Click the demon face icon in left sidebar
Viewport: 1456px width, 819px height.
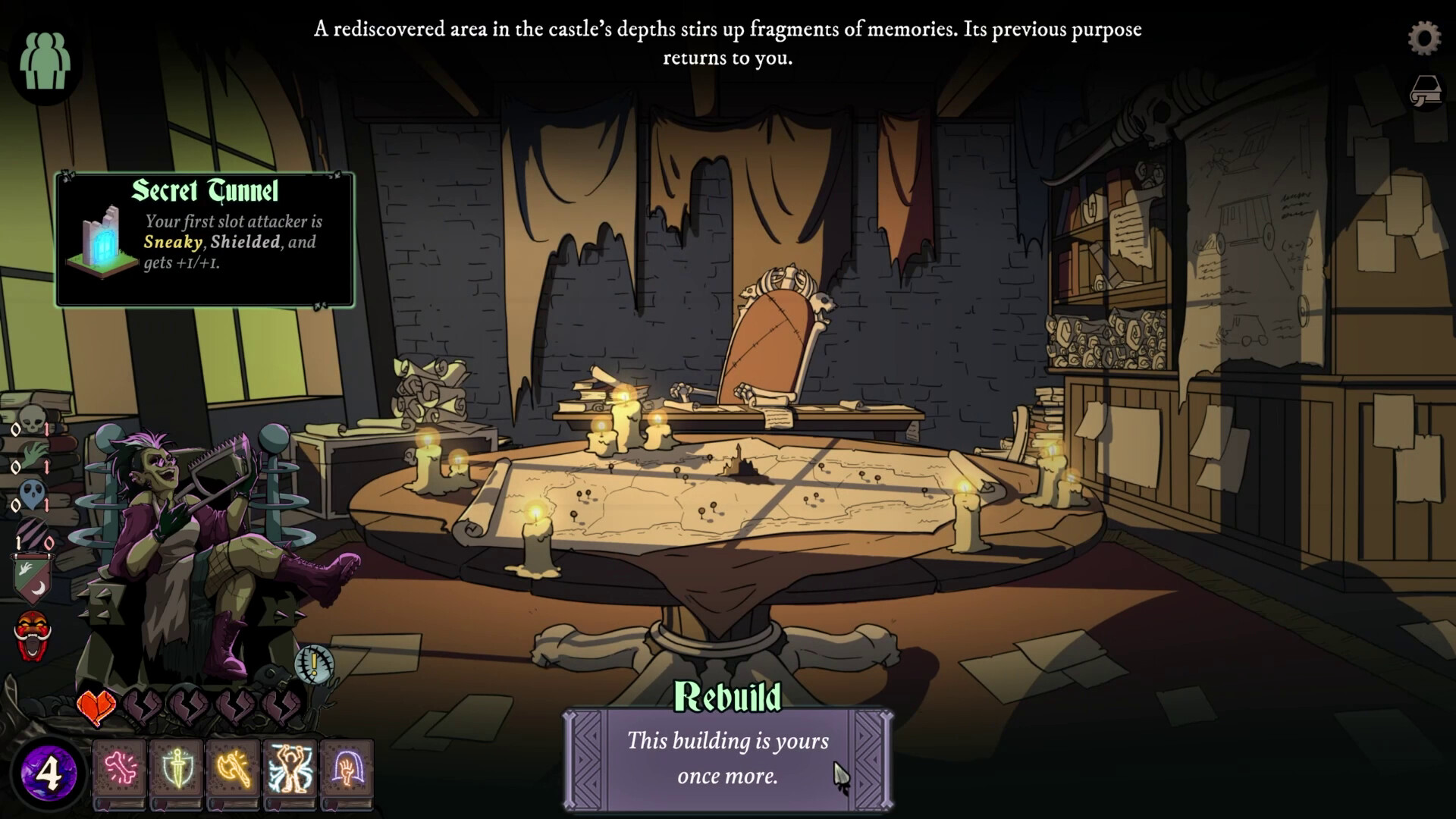31,632
